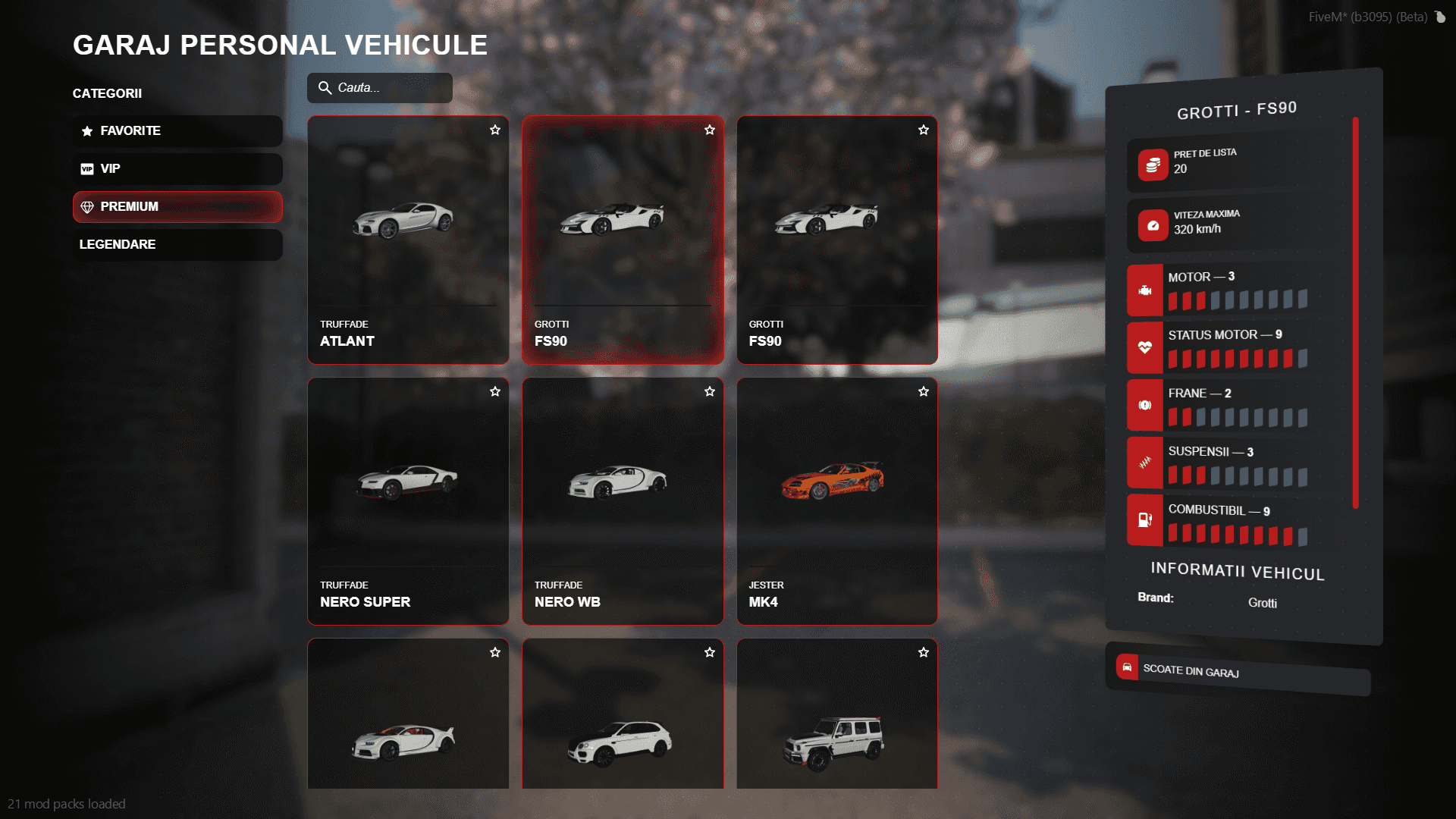The height and width of the screenshot is (819, 1456).
Task: Select the Premium category
Action: click(x=177, y=207)
